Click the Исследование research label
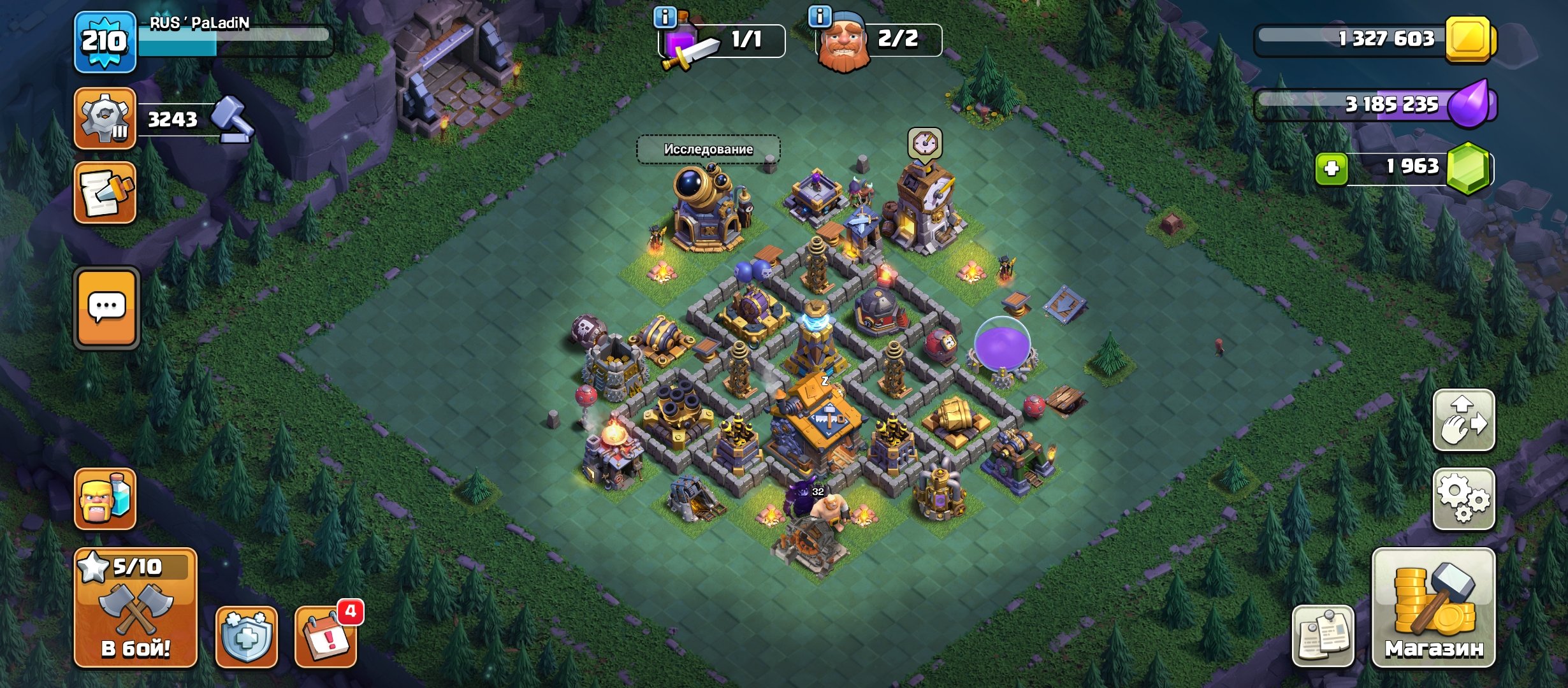The height and width of the screenshot is (688, 1568). click(x=708, y=149)
